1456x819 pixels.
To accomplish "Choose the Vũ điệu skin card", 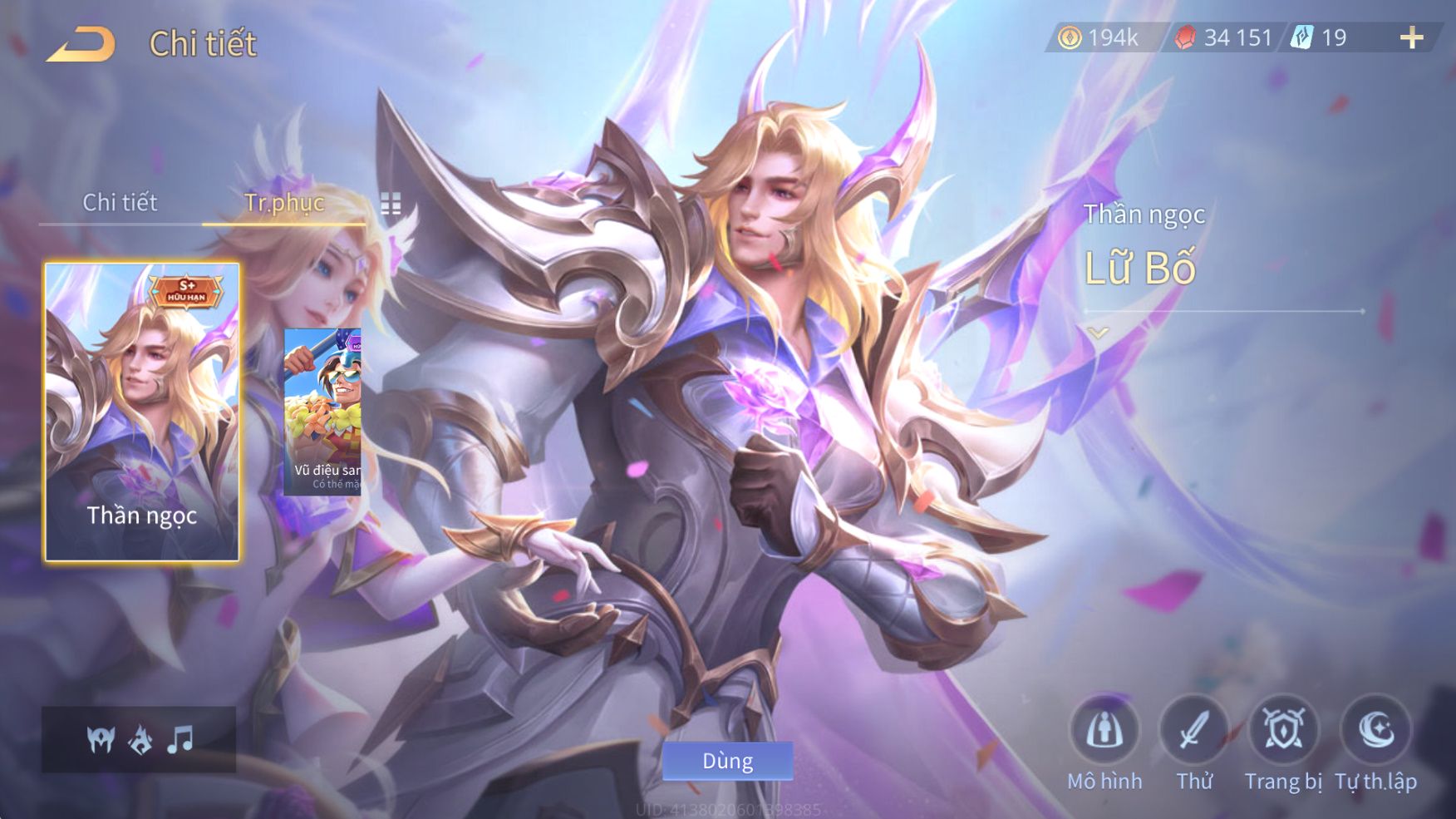I will [322, 412].
